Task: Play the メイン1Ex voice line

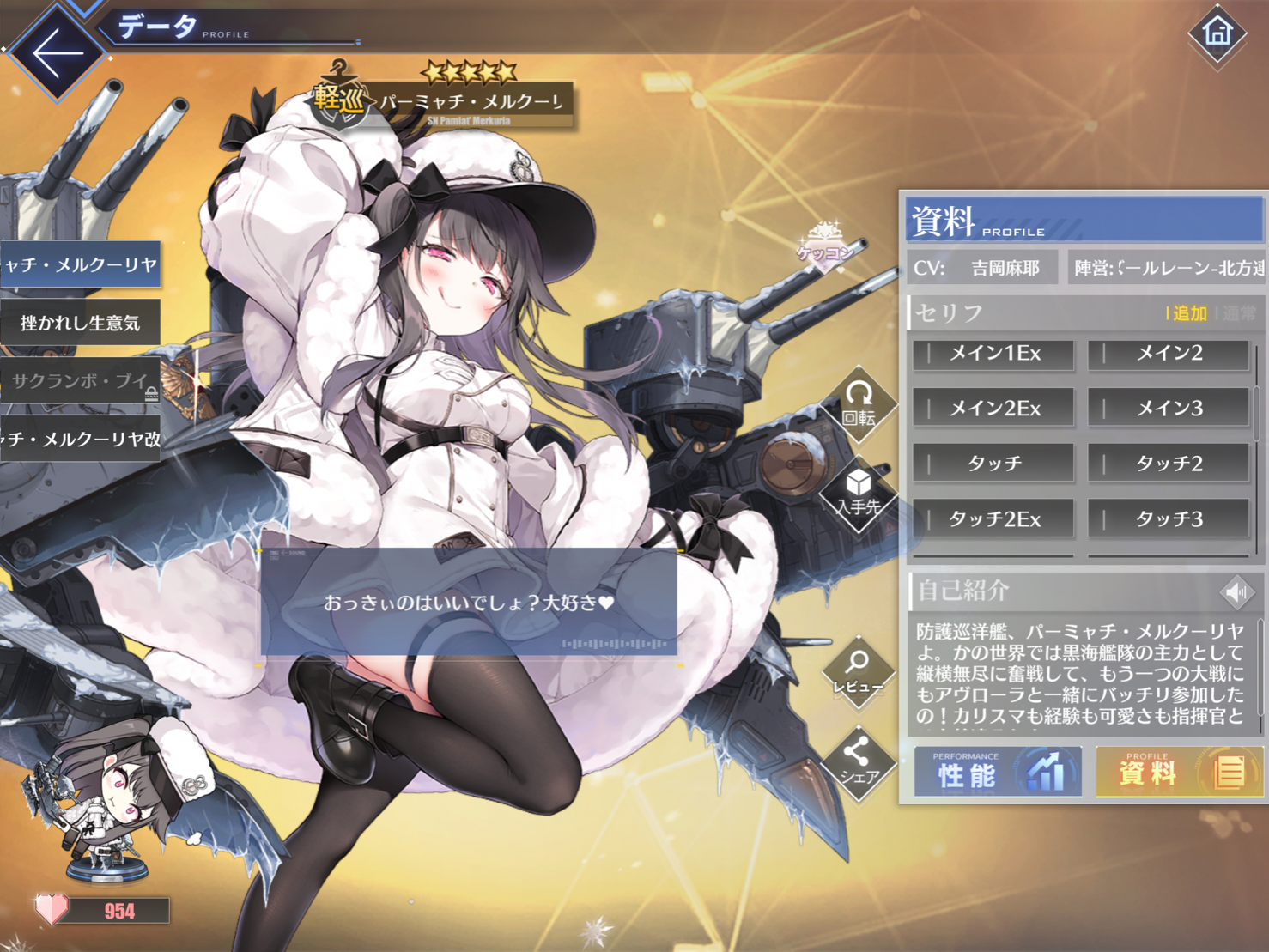Action: pyautogui.click(x=993, y=354)
